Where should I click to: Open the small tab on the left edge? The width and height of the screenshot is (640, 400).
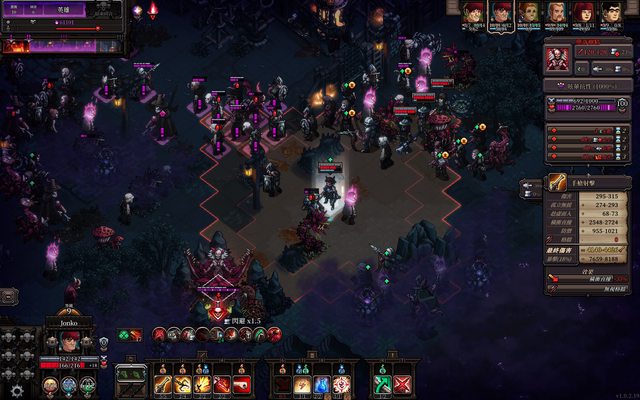point(7,296)
